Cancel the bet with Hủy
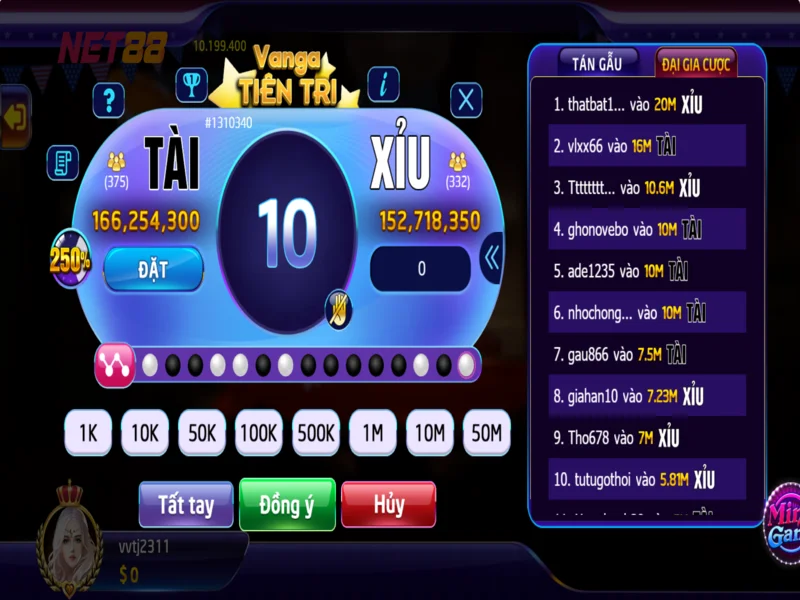The height and width of the screenshot is (600, 800). 388,505
